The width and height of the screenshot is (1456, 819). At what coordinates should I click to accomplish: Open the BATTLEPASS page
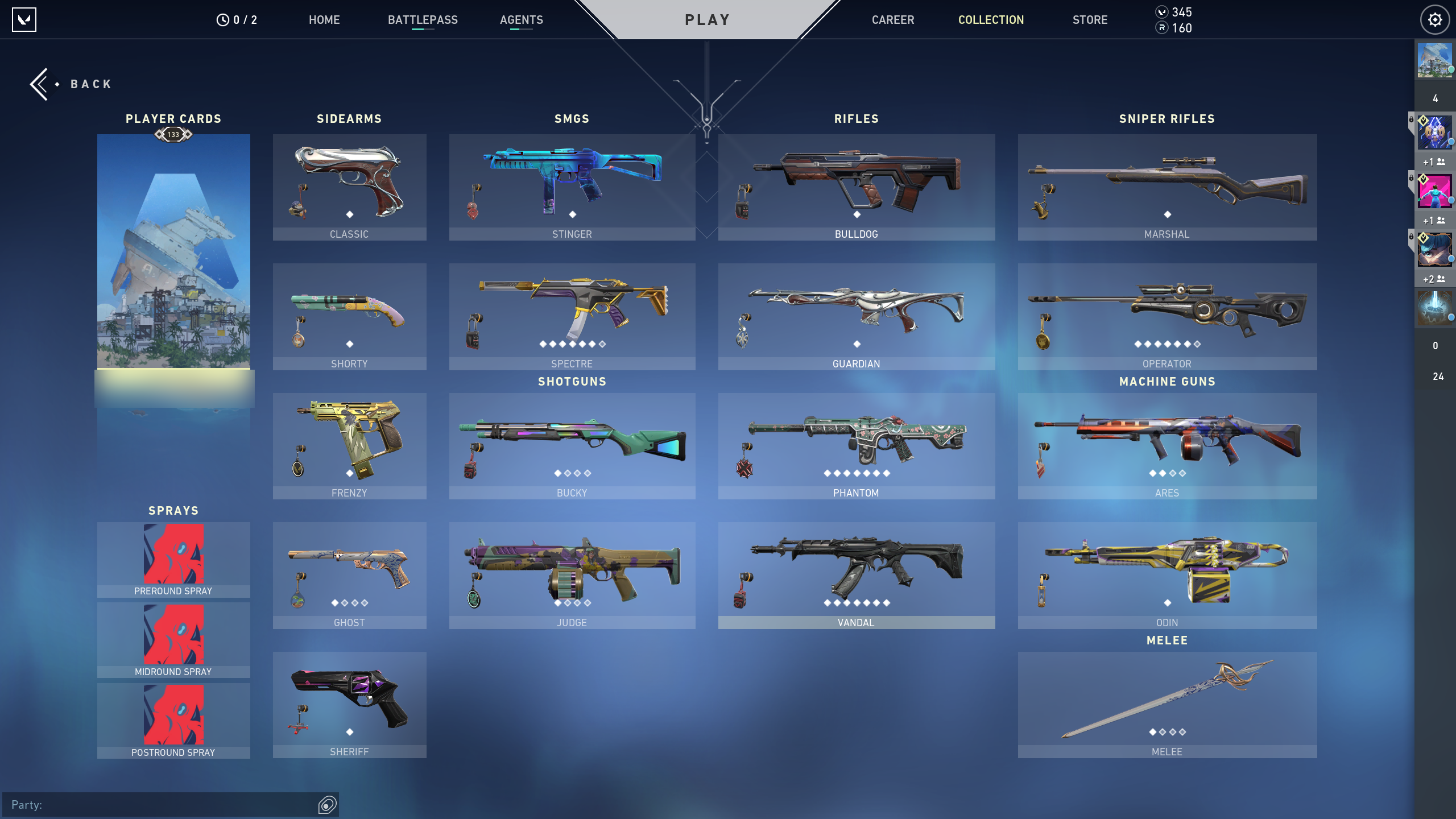point(423,20)
